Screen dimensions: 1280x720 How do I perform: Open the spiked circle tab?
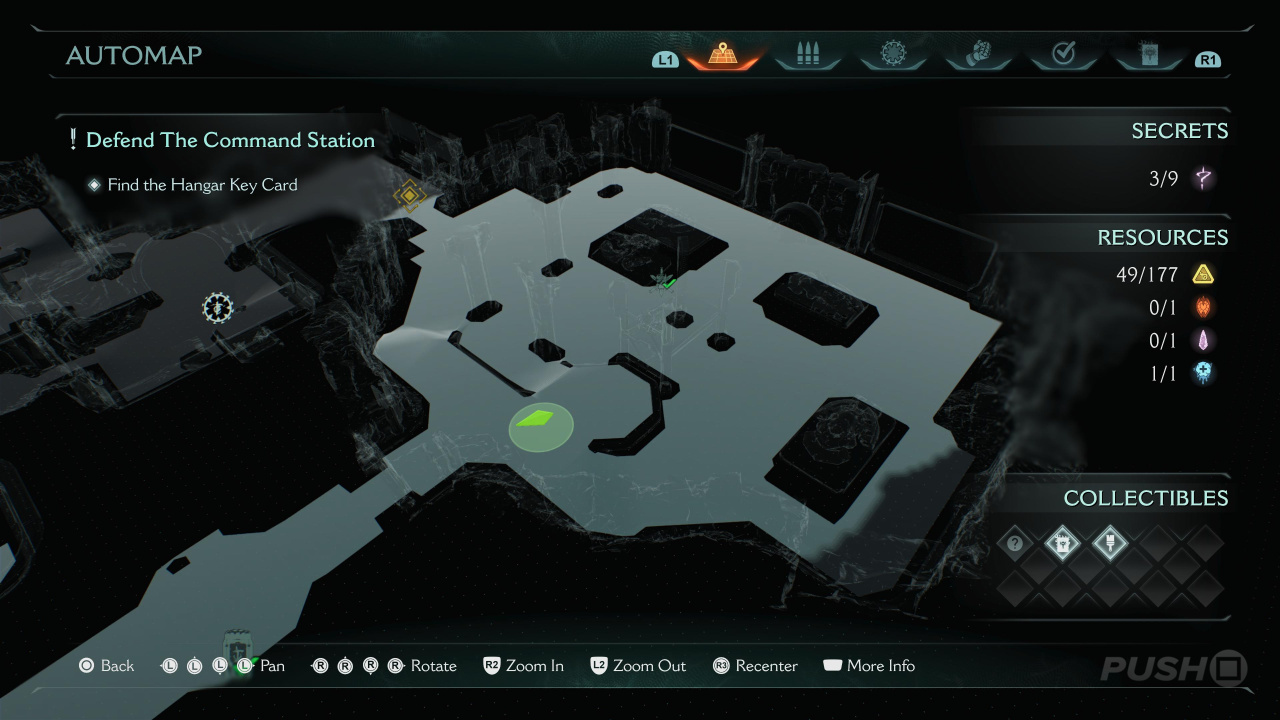[x=892, y=55]
